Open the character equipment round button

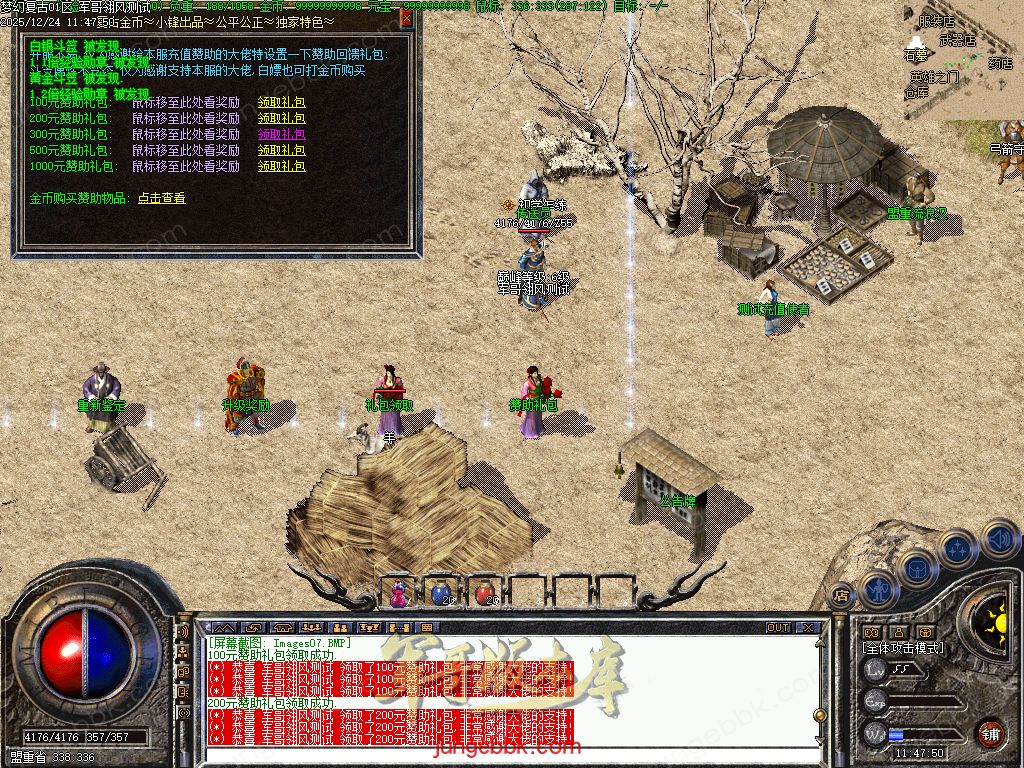[x=879, y=589]
